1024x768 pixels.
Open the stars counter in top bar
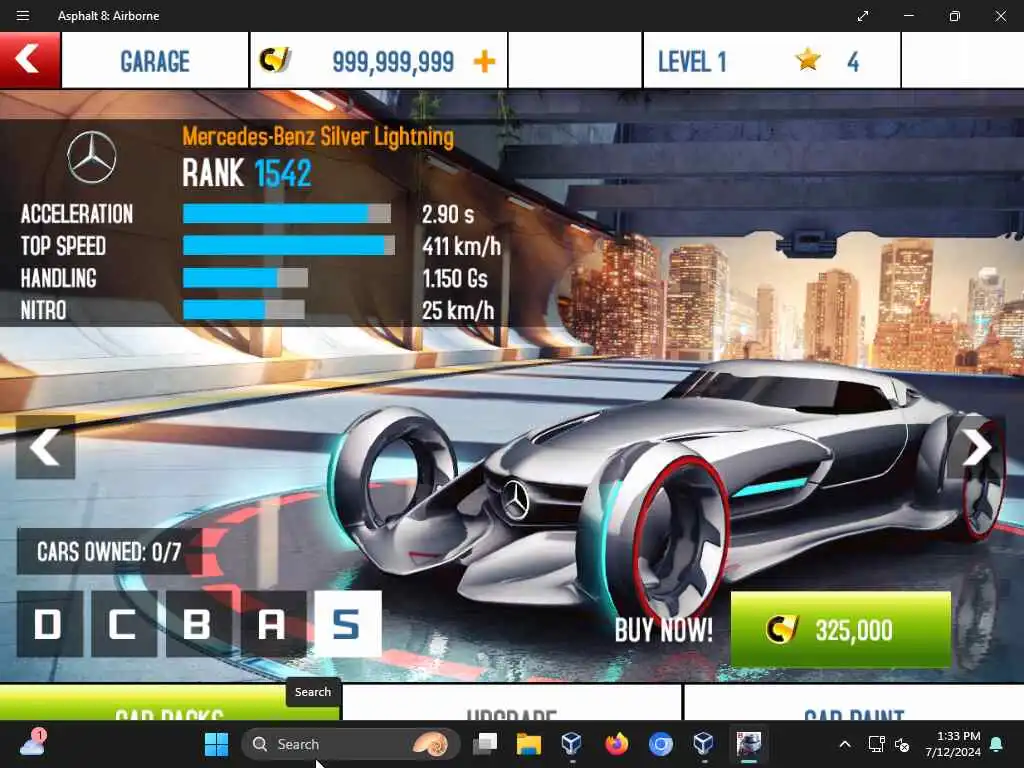(827, 61)
